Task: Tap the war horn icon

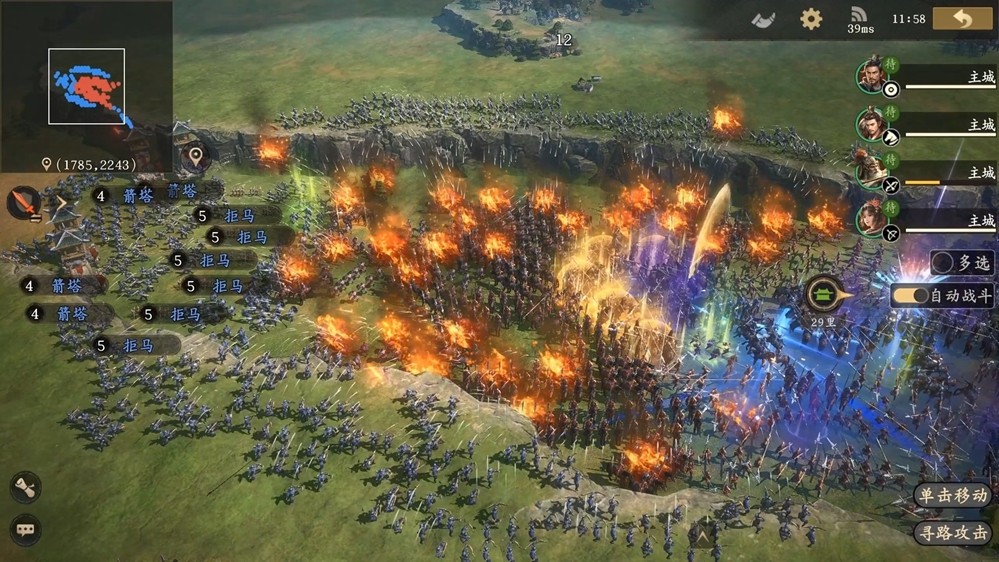Action: pyautogui.click(x=763, y=18)
